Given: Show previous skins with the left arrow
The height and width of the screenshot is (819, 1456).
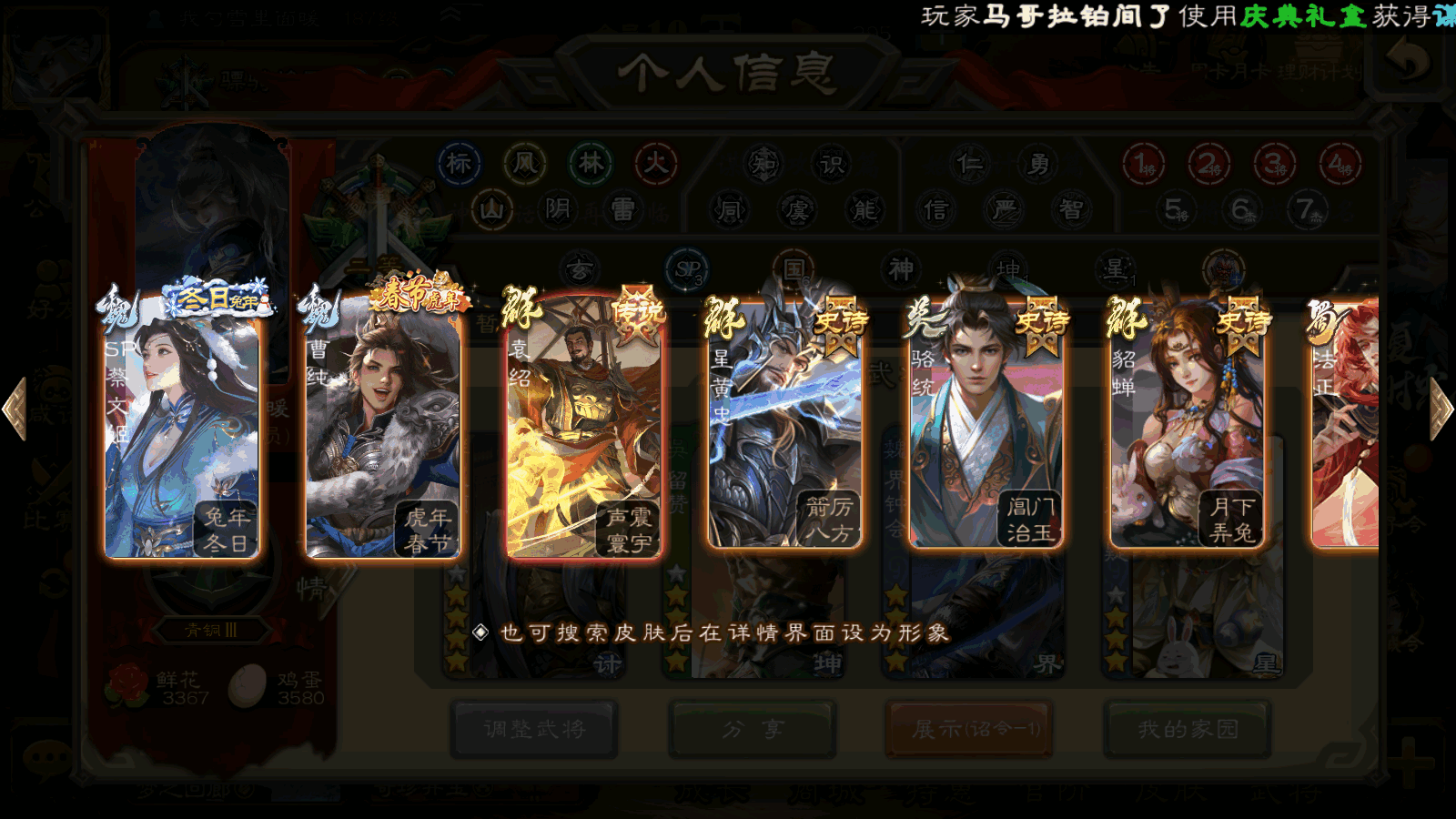Looking at the screenshot, I should [x=15, y=409].
